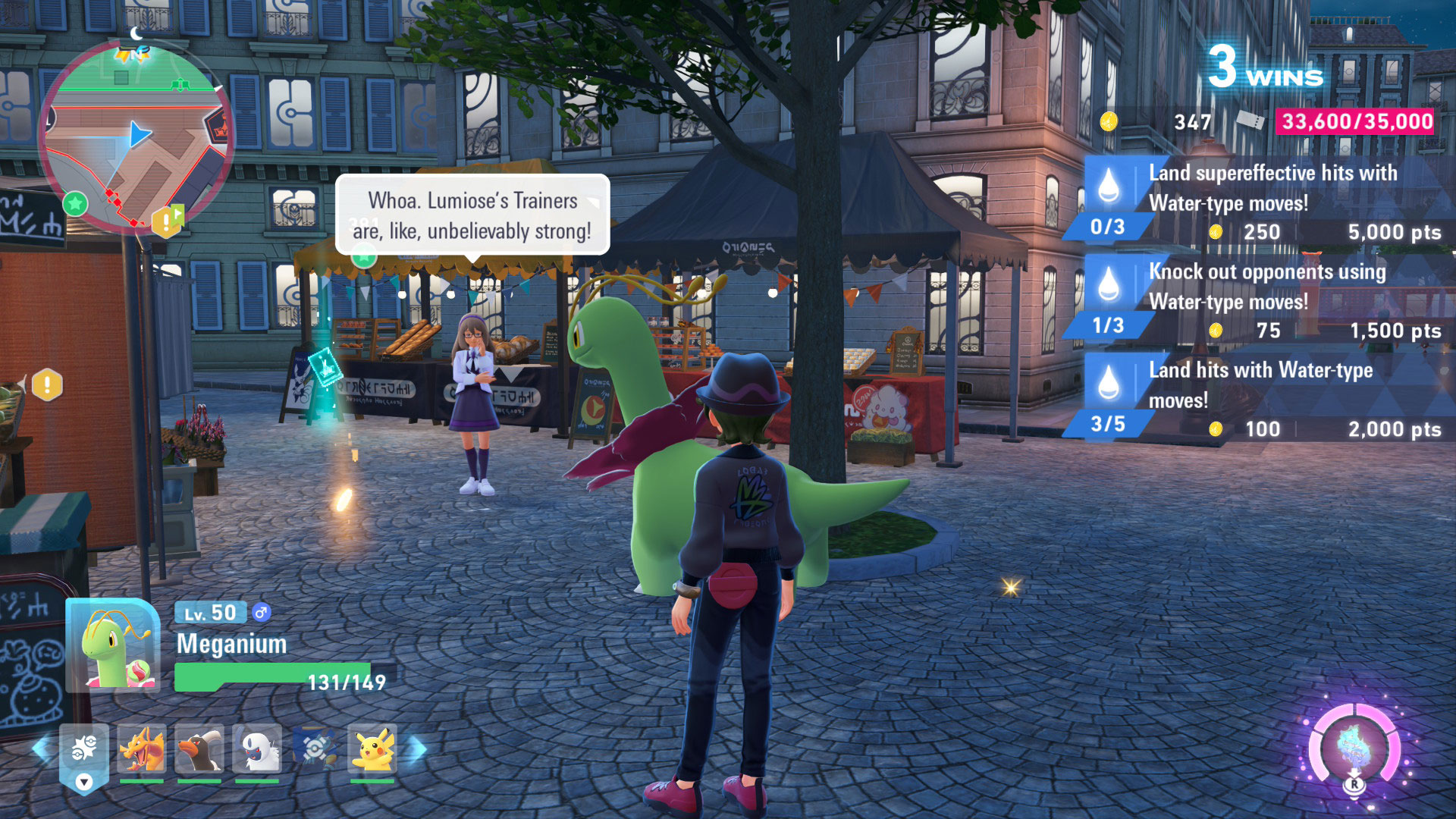The height and width of the screenshot is (819, 1456).
Task: Click the right arrow beside the party bar
Action: (x=418, y=750)
